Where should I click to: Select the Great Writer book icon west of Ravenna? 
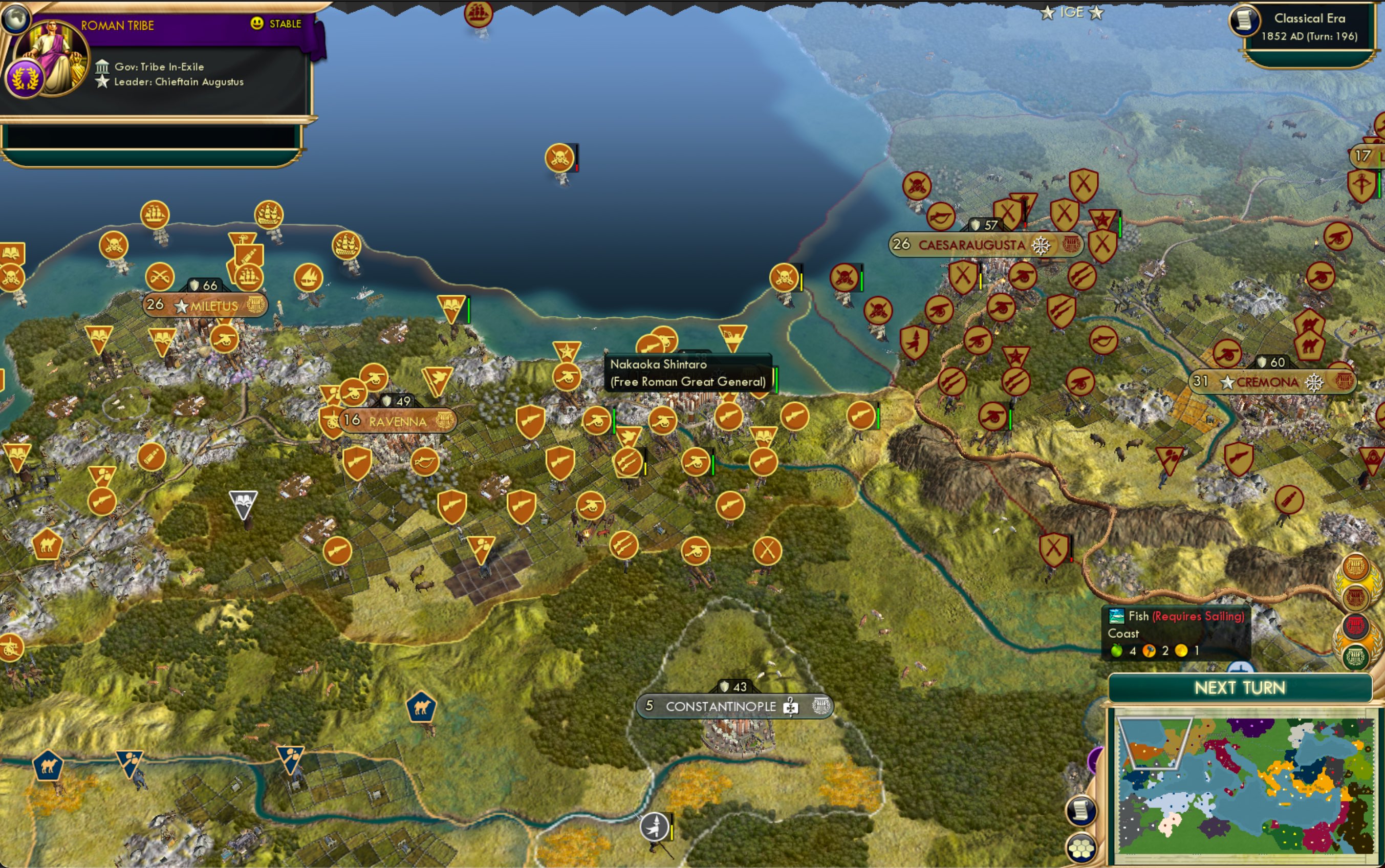(x=243, y=500)
